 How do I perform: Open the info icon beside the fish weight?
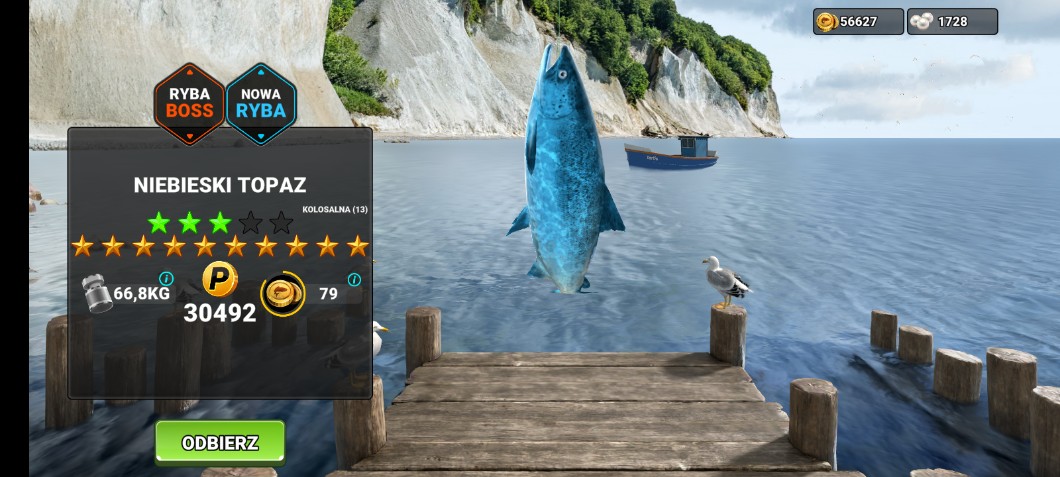coord(166,278)
